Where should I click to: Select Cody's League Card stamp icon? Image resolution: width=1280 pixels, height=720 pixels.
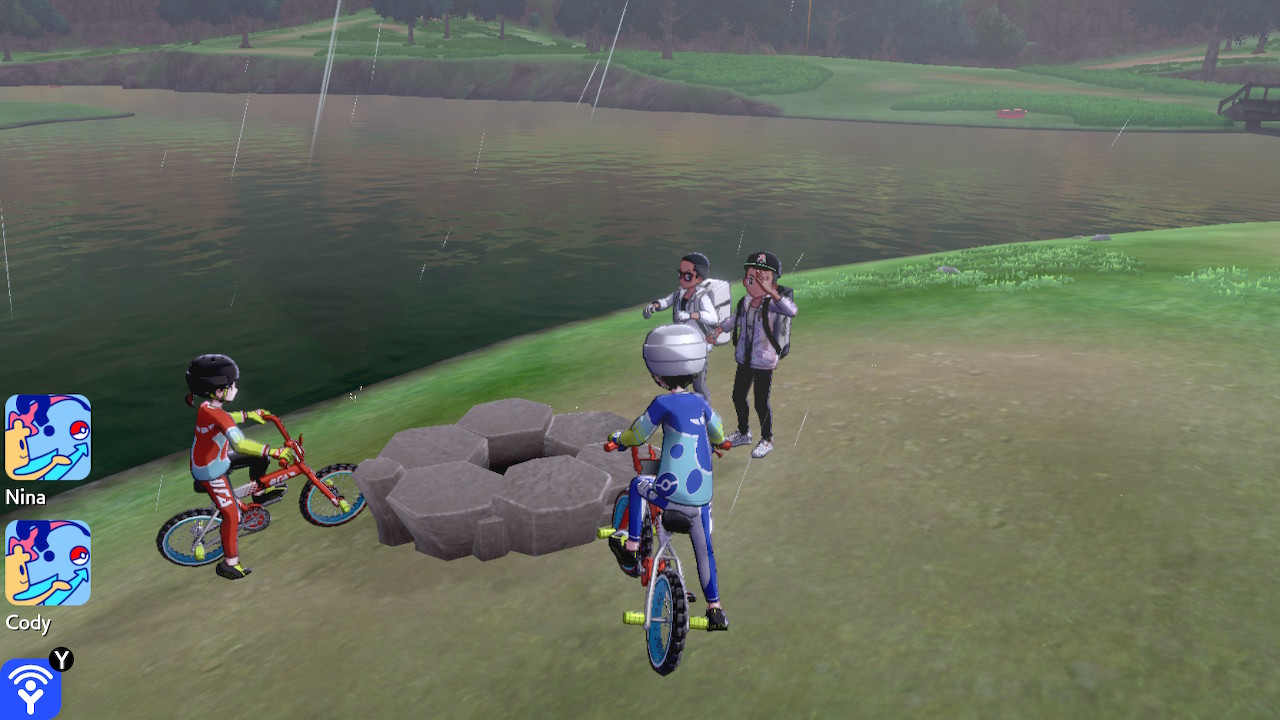pos(48,562)
